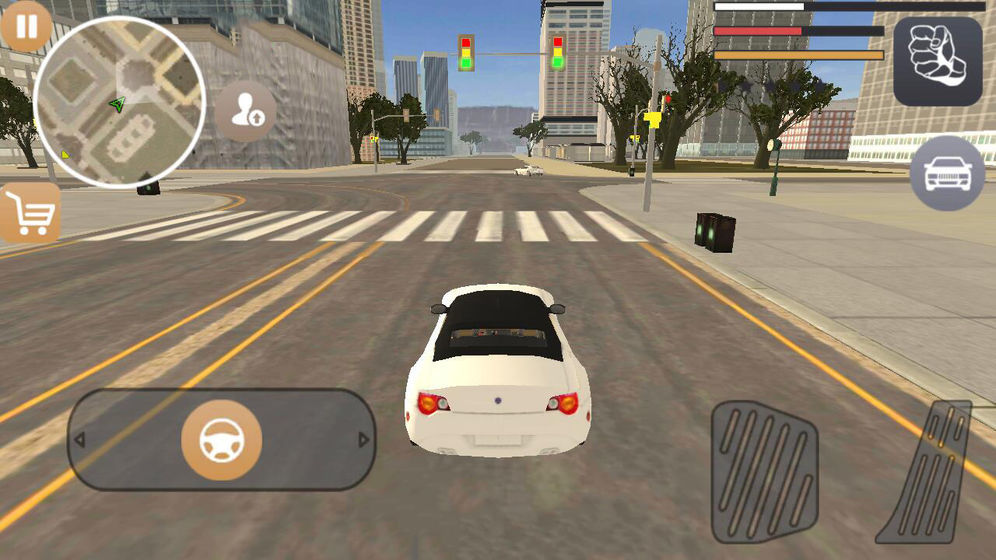Pause the game with the pause button
996x560 pixels.
[26, 26]
